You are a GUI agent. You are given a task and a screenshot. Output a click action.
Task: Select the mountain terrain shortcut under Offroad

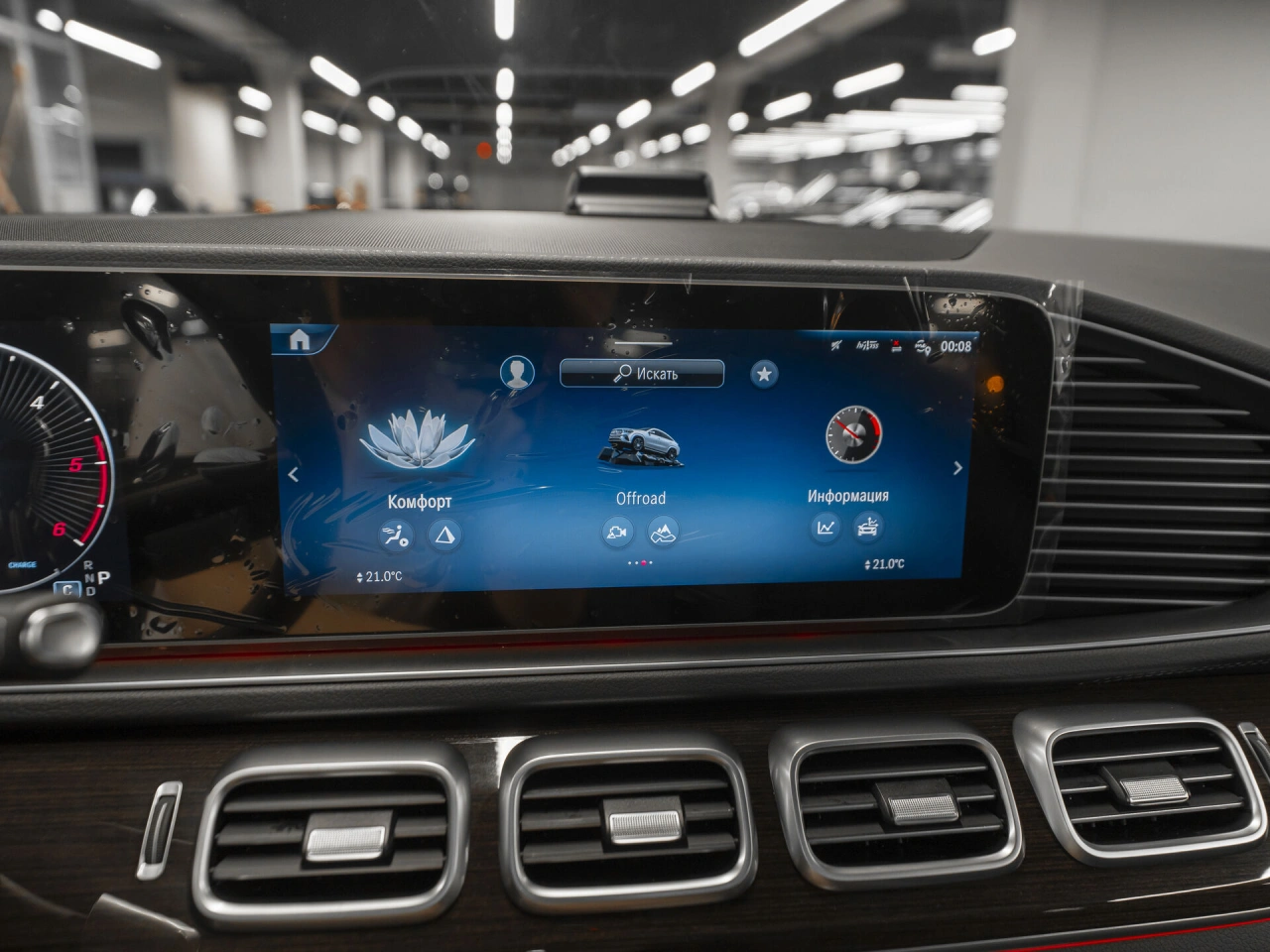pos(664,533)
